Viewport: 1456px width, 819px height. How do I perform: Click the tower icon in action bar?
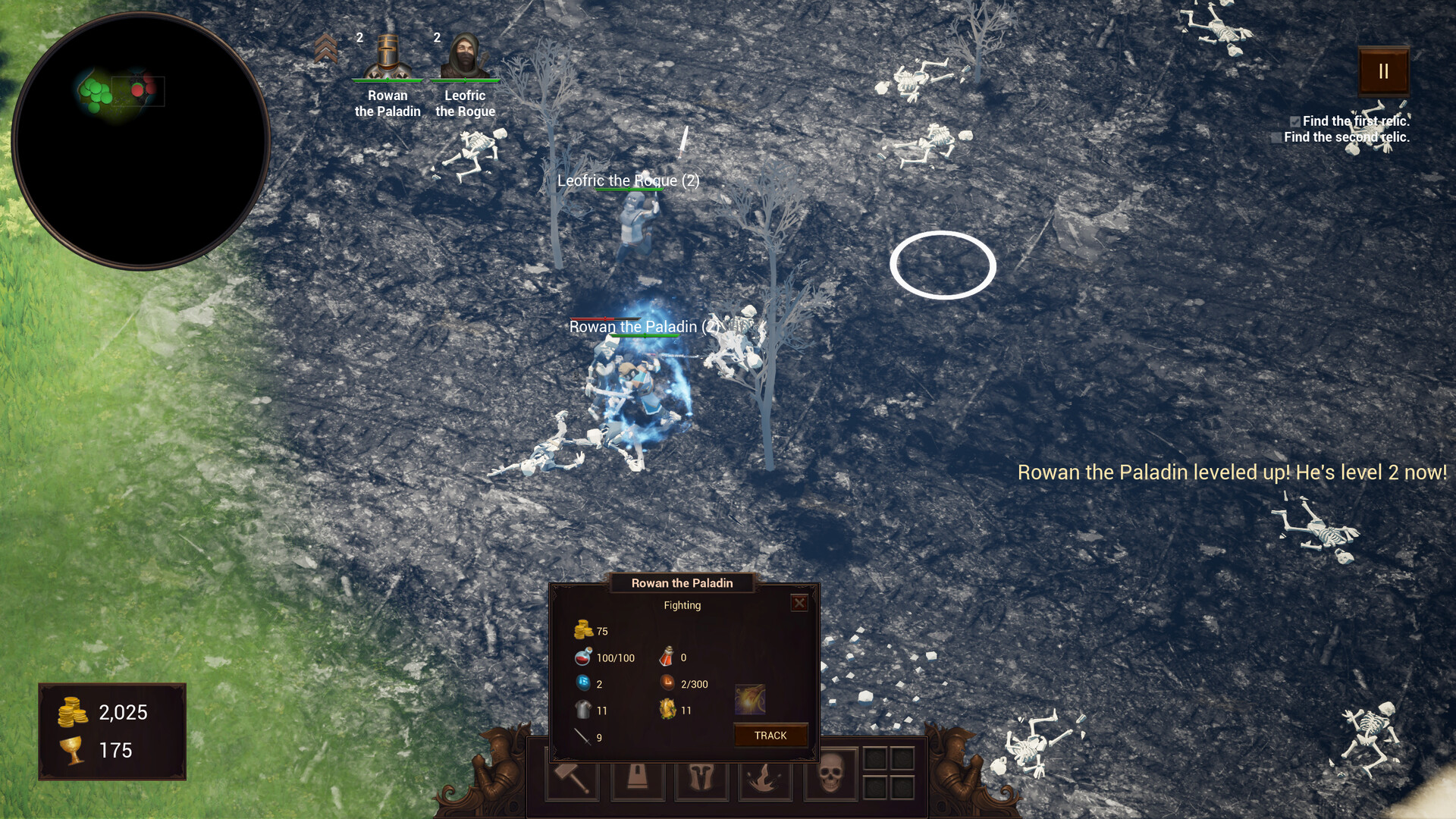point(638,777)
